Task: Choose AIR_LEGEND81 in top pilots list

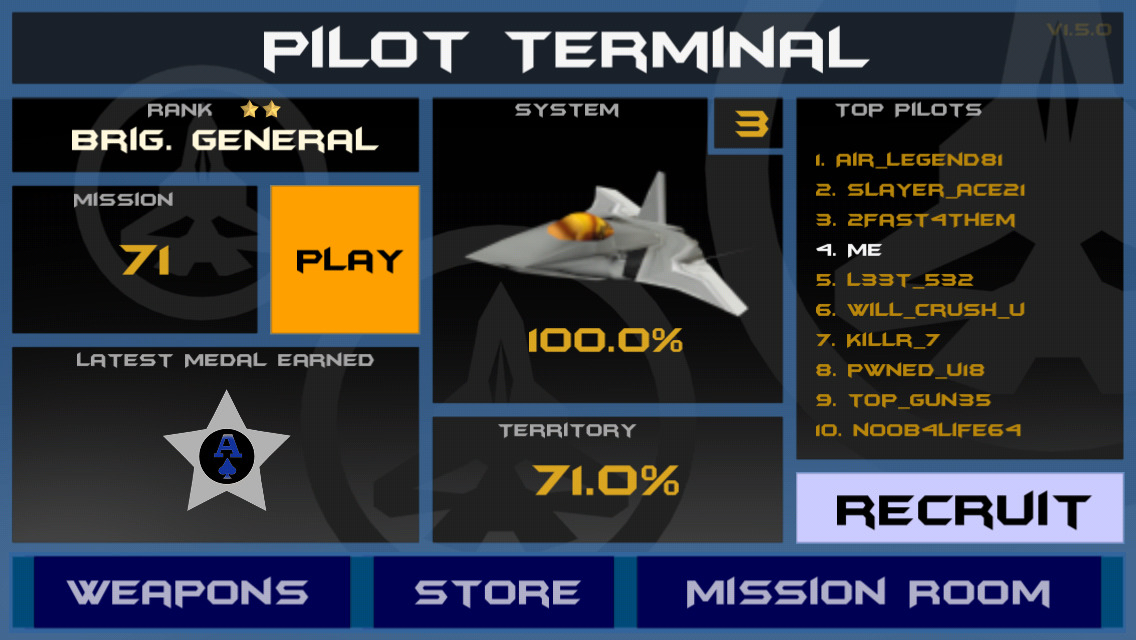Action: (x=909, y=160)
